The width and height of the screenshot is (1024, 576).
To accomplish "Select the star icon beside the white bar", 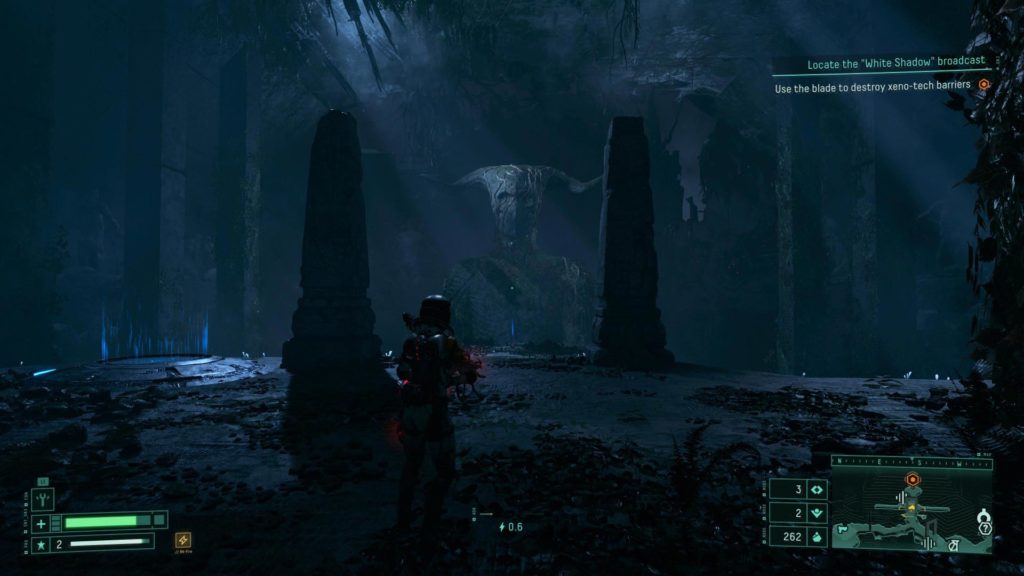I will [41, 544].
